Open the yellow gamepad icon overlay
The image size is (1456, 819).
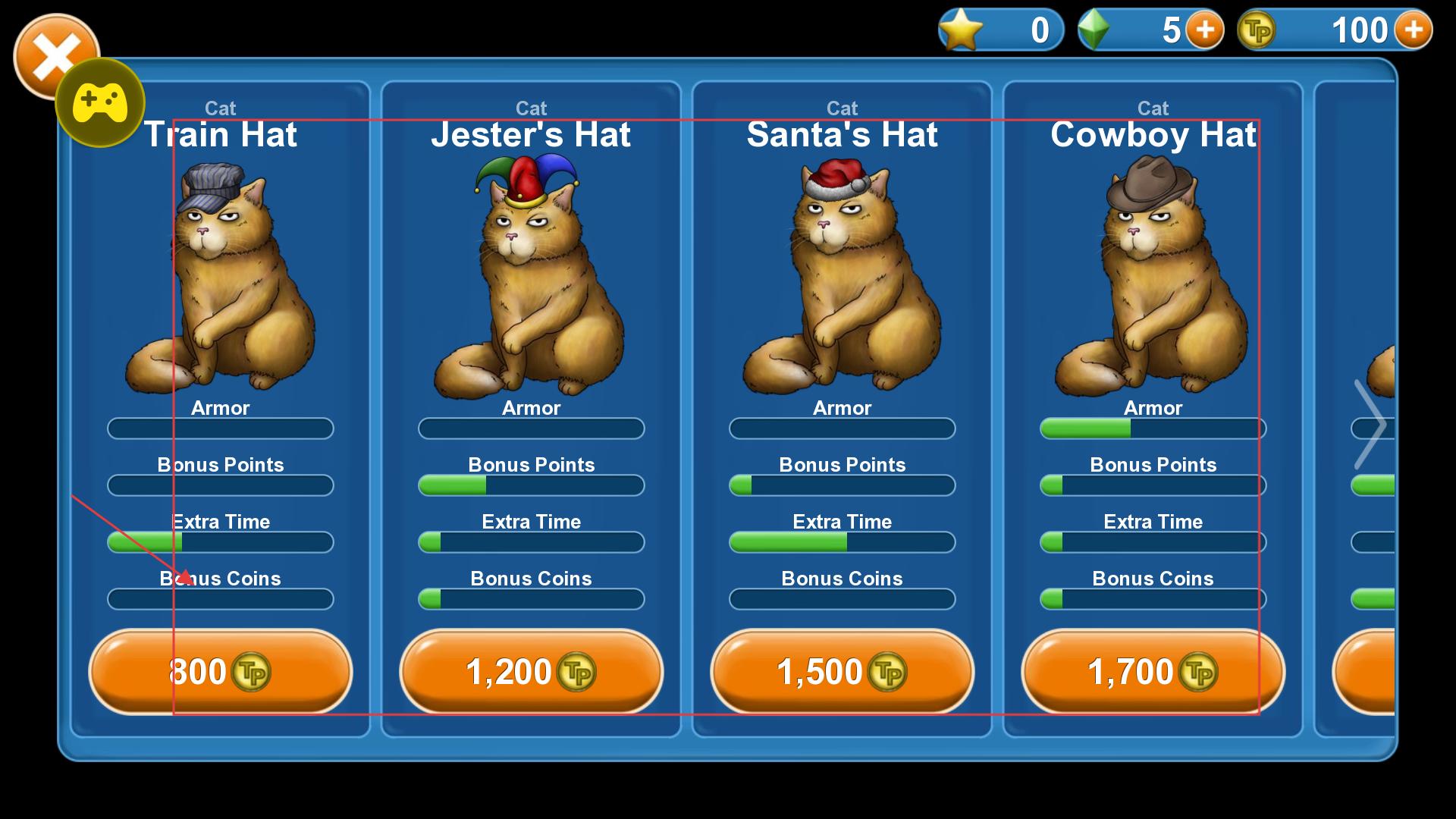pos(100,102)
